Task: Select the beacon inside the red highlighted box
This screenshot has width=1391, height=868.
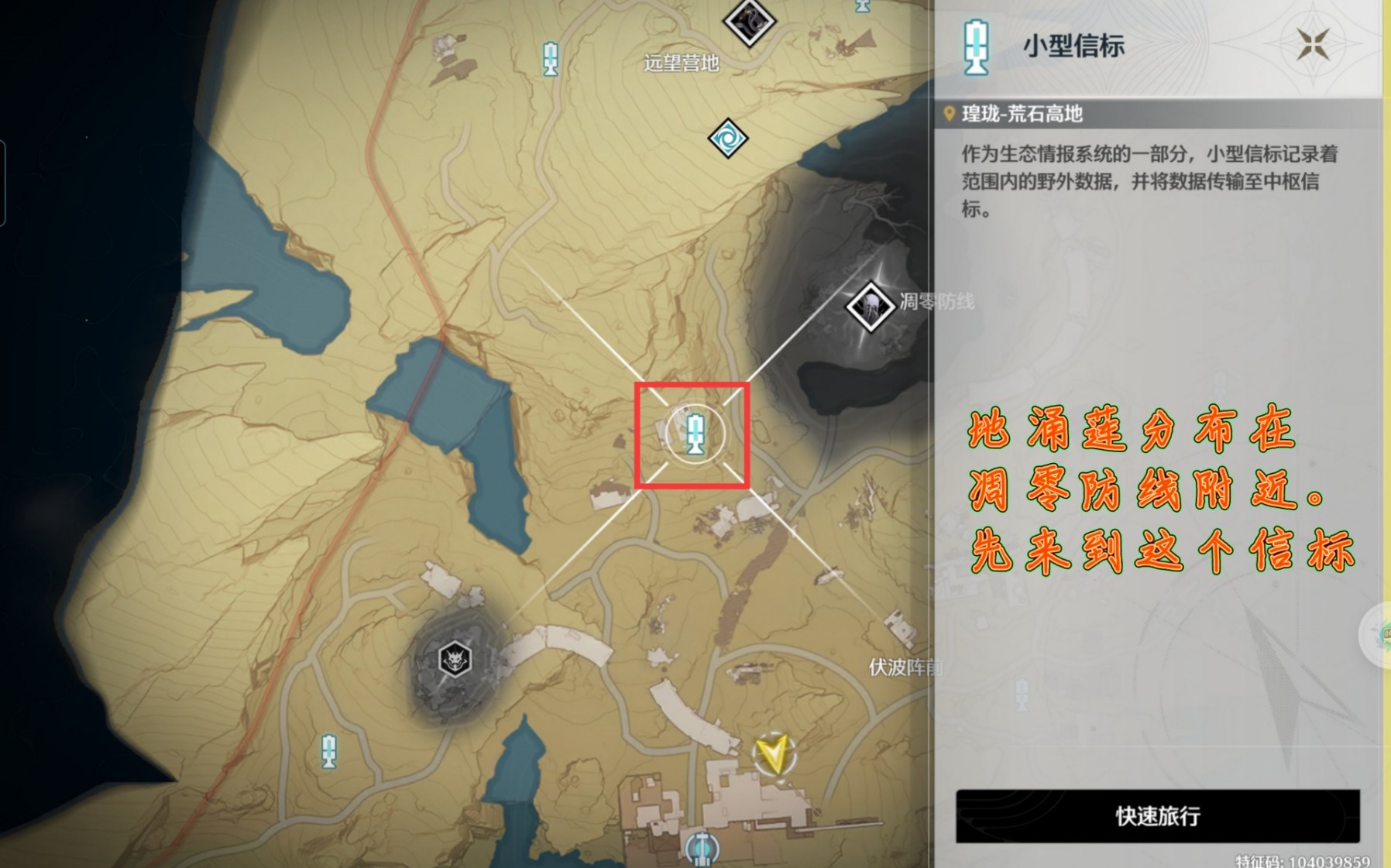Action: click(693, 434)
